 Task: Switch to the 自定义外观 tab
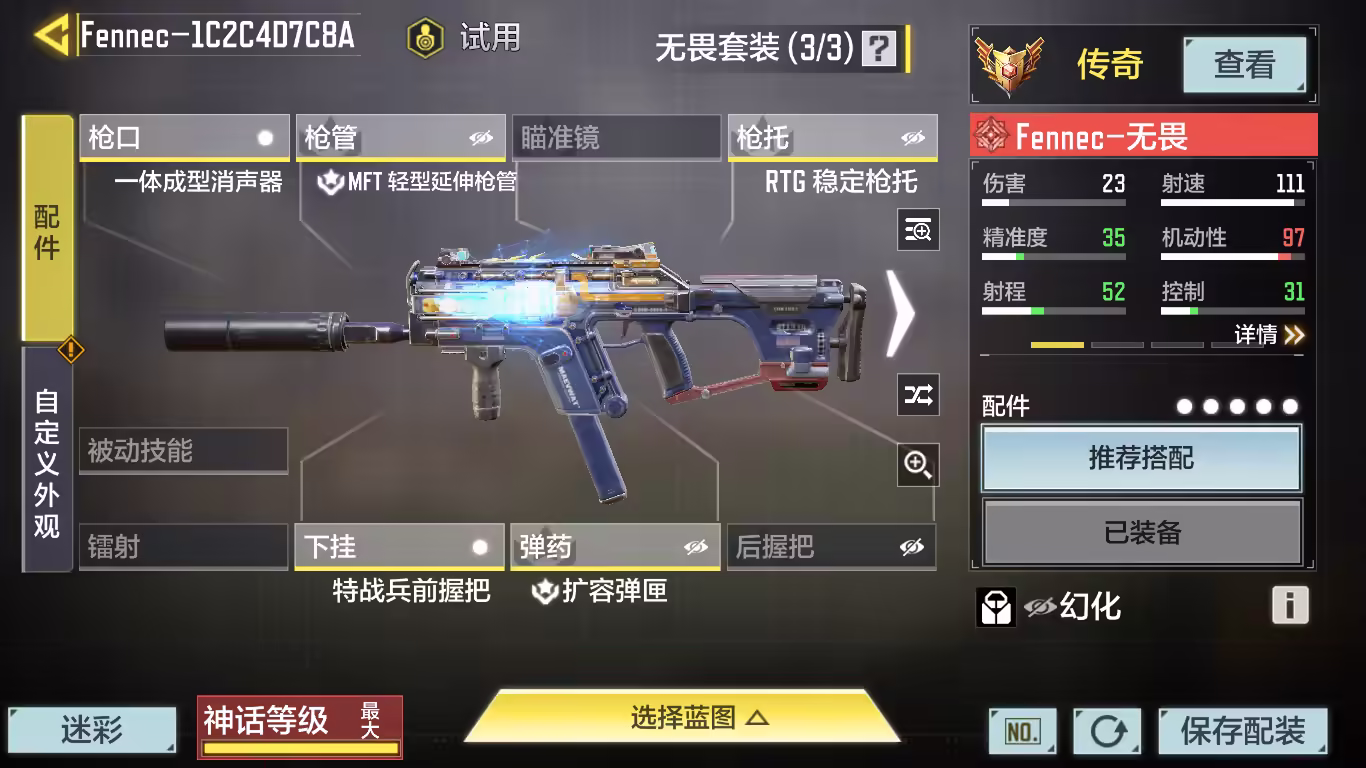pos(47,461)
